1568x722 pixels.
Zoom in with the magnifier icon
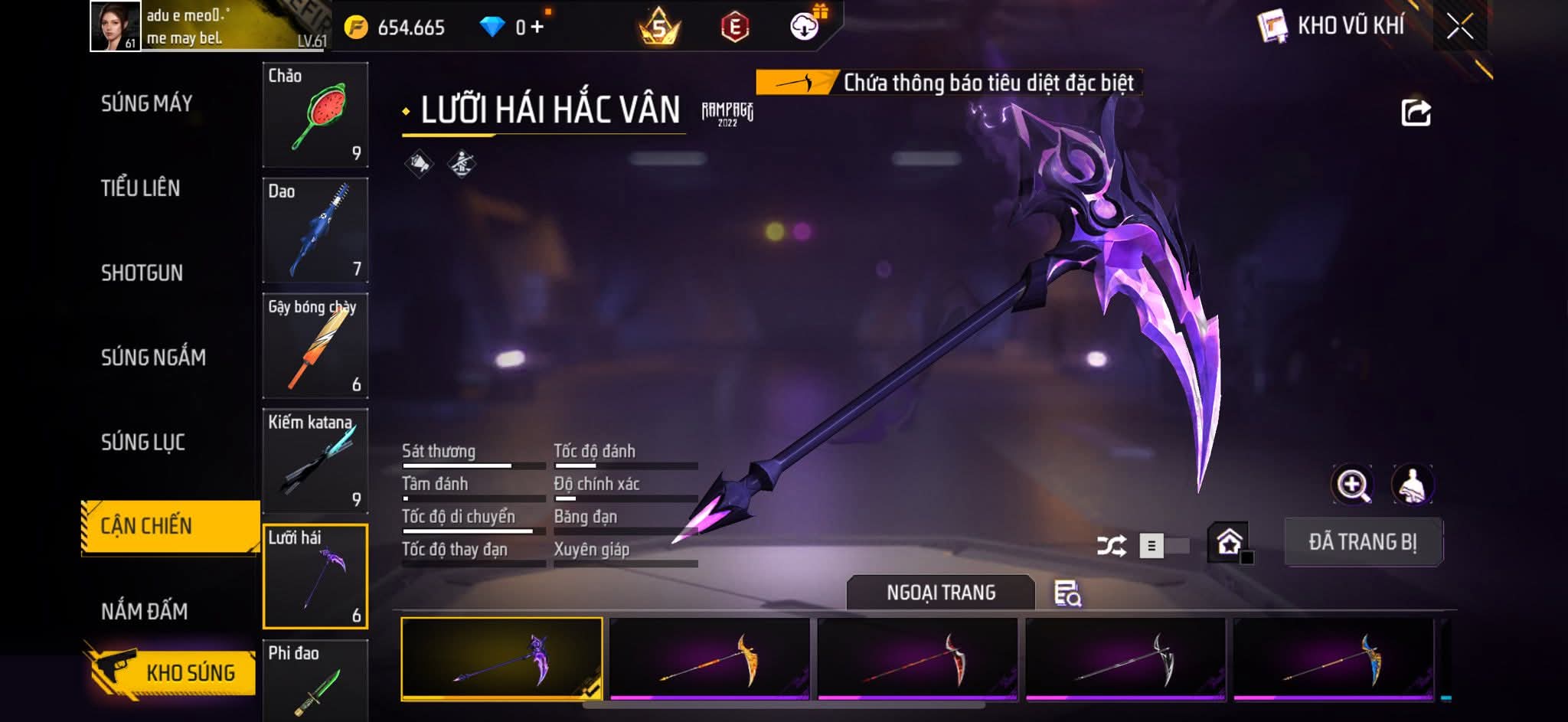pos(1352,485)
